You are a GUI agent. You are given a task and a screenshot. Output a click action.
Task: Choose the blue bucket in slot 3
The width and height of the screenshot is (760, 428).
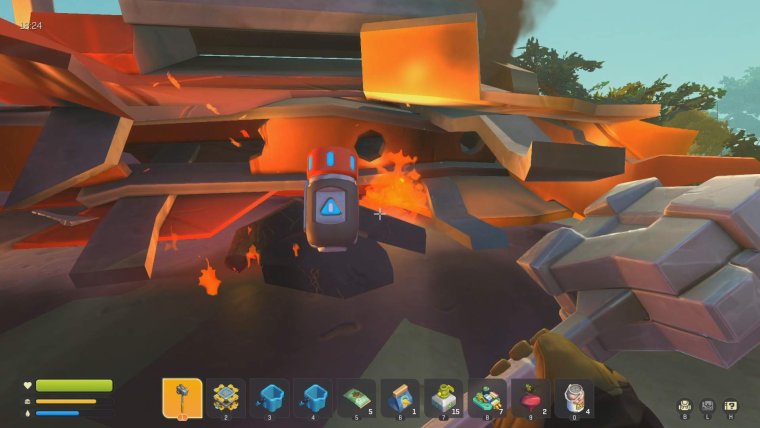coord(269,398)
